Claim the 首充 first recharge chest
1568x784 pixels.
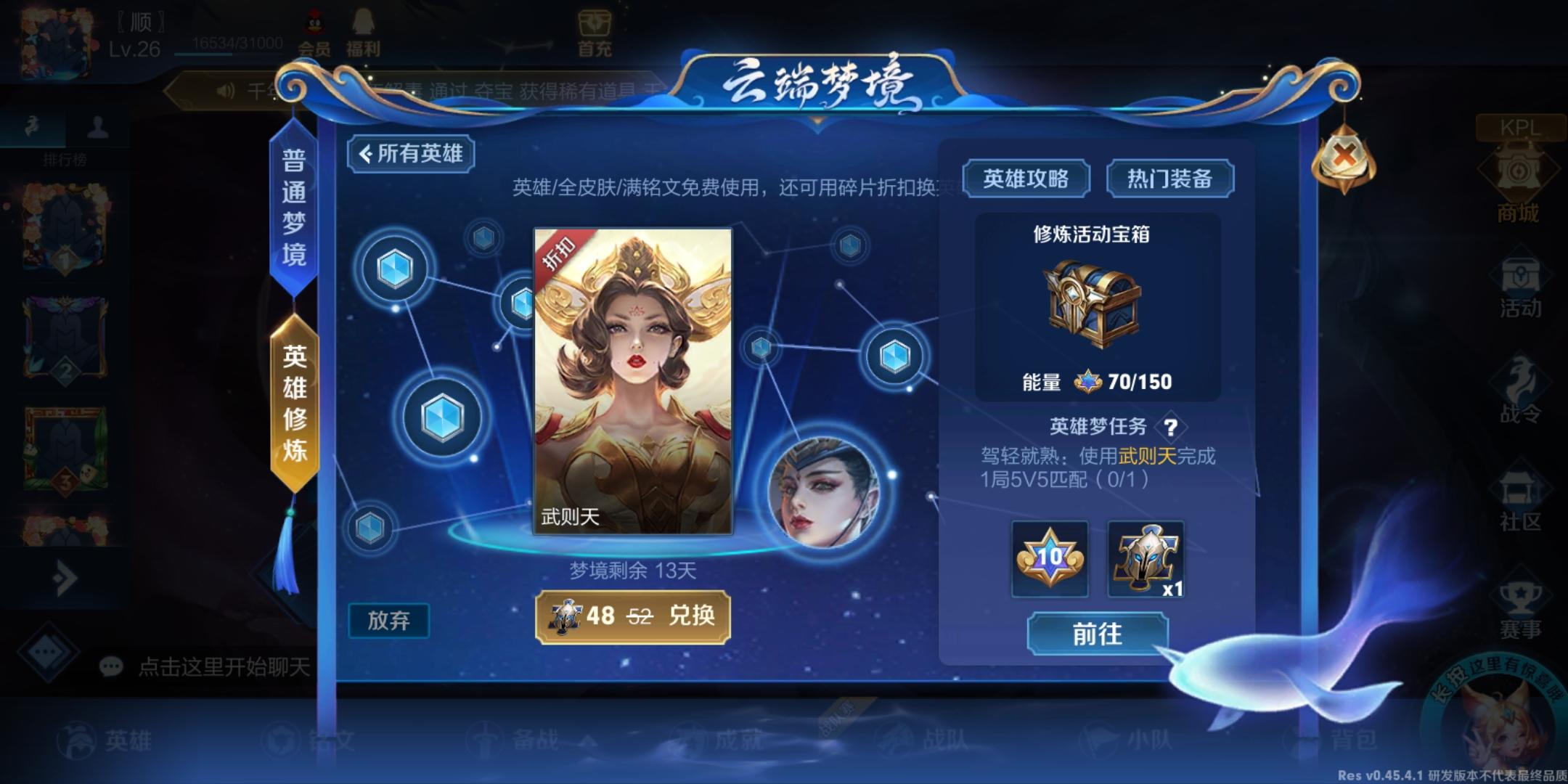click(595, 30)
